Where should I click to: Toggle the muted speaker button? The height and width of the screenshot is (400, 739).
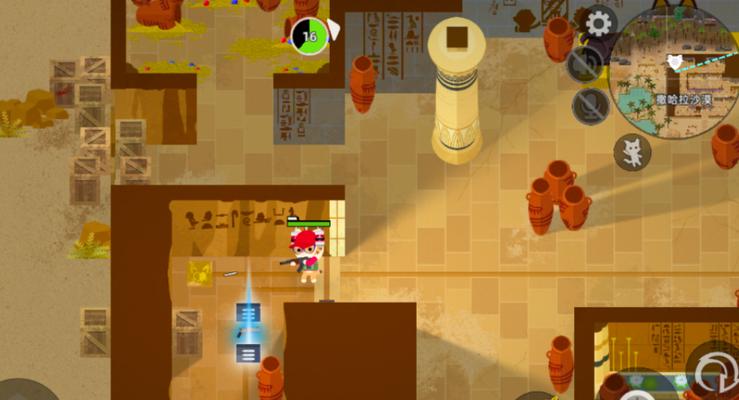[x=585, y=64]
